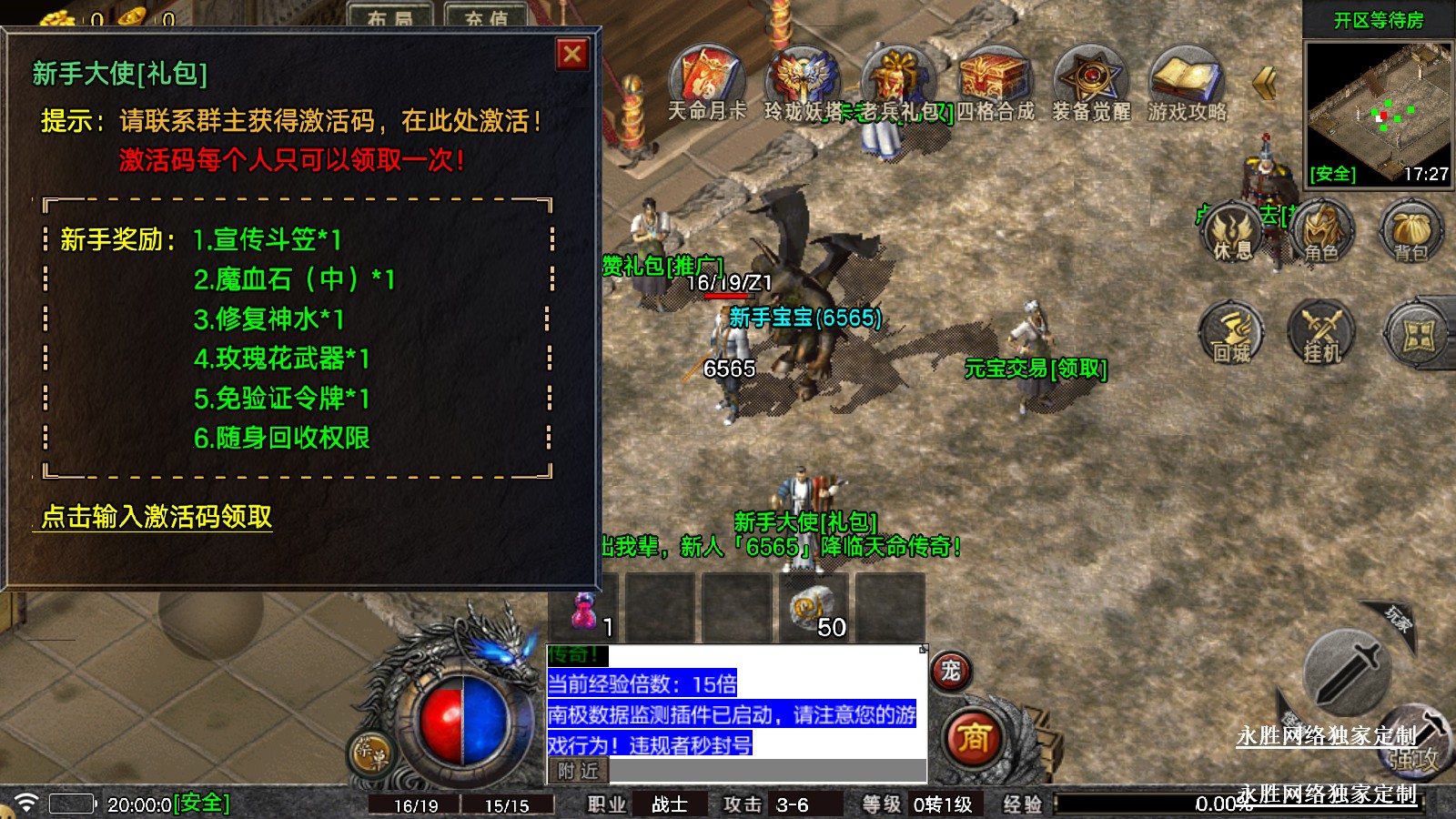Switch chat to the 附近 nearby tab
The width and height of the screenshot is (1456, 819).
(x=578, y=771)
